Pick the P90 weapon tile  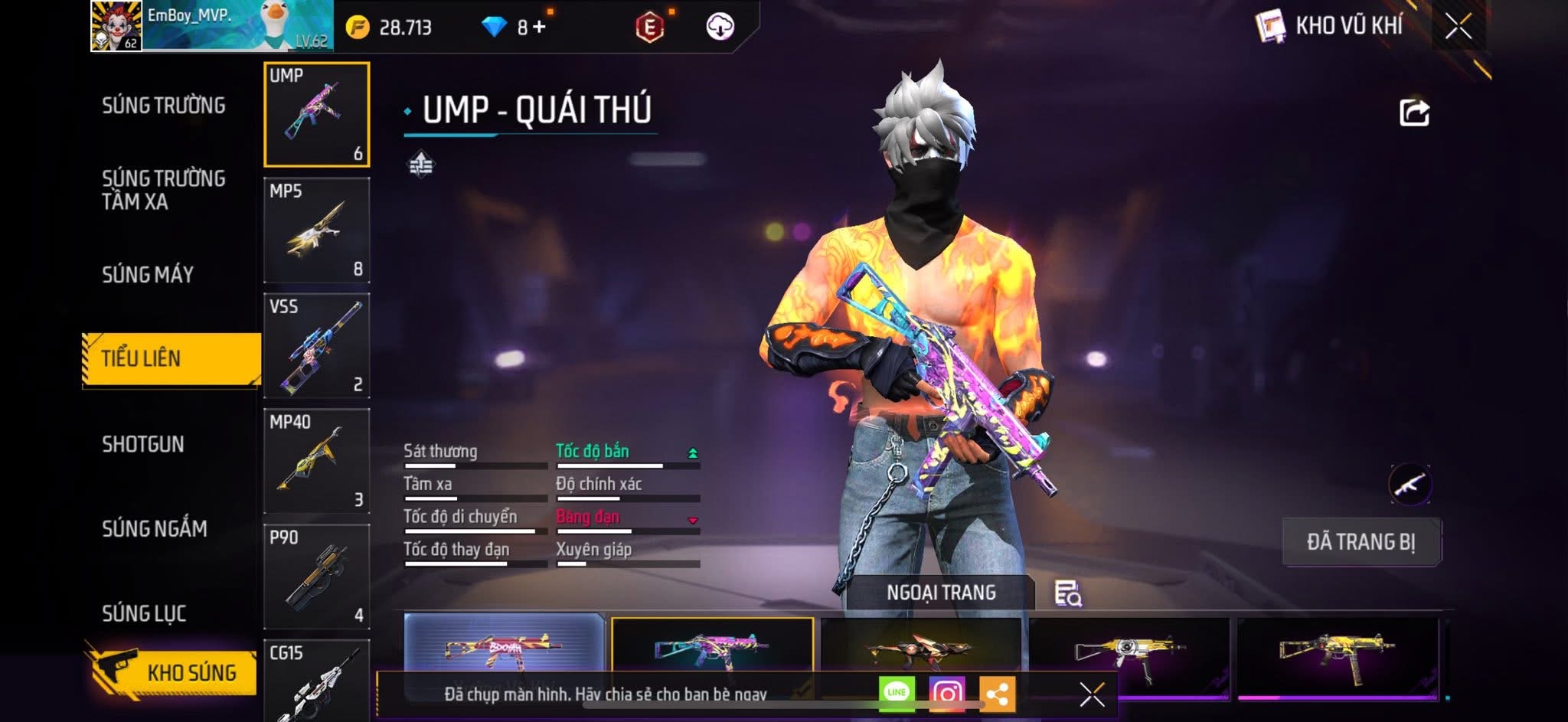[x=317, y=577]
